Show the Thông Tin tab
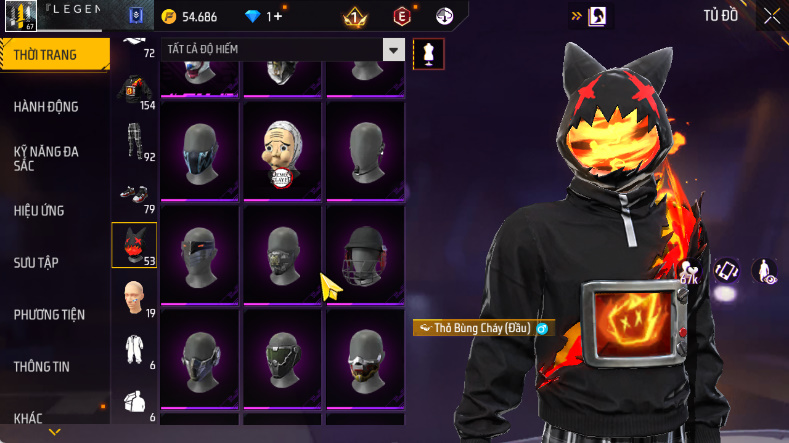Image resolution: width=789 pixels, height=443 pixels. tap(42, 366)
